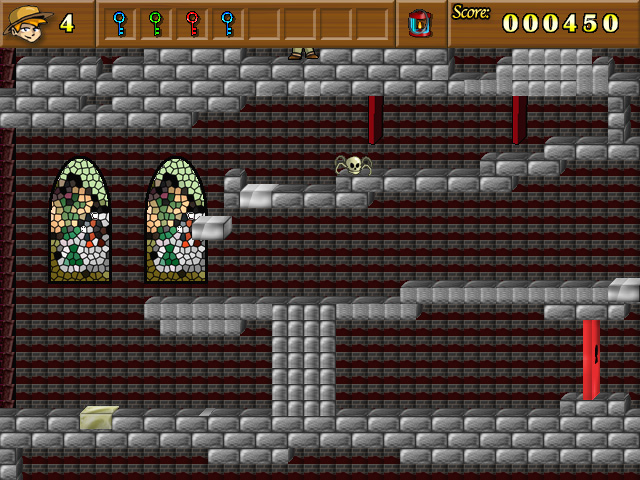Select the green key in the inventory

click(155, 22)
